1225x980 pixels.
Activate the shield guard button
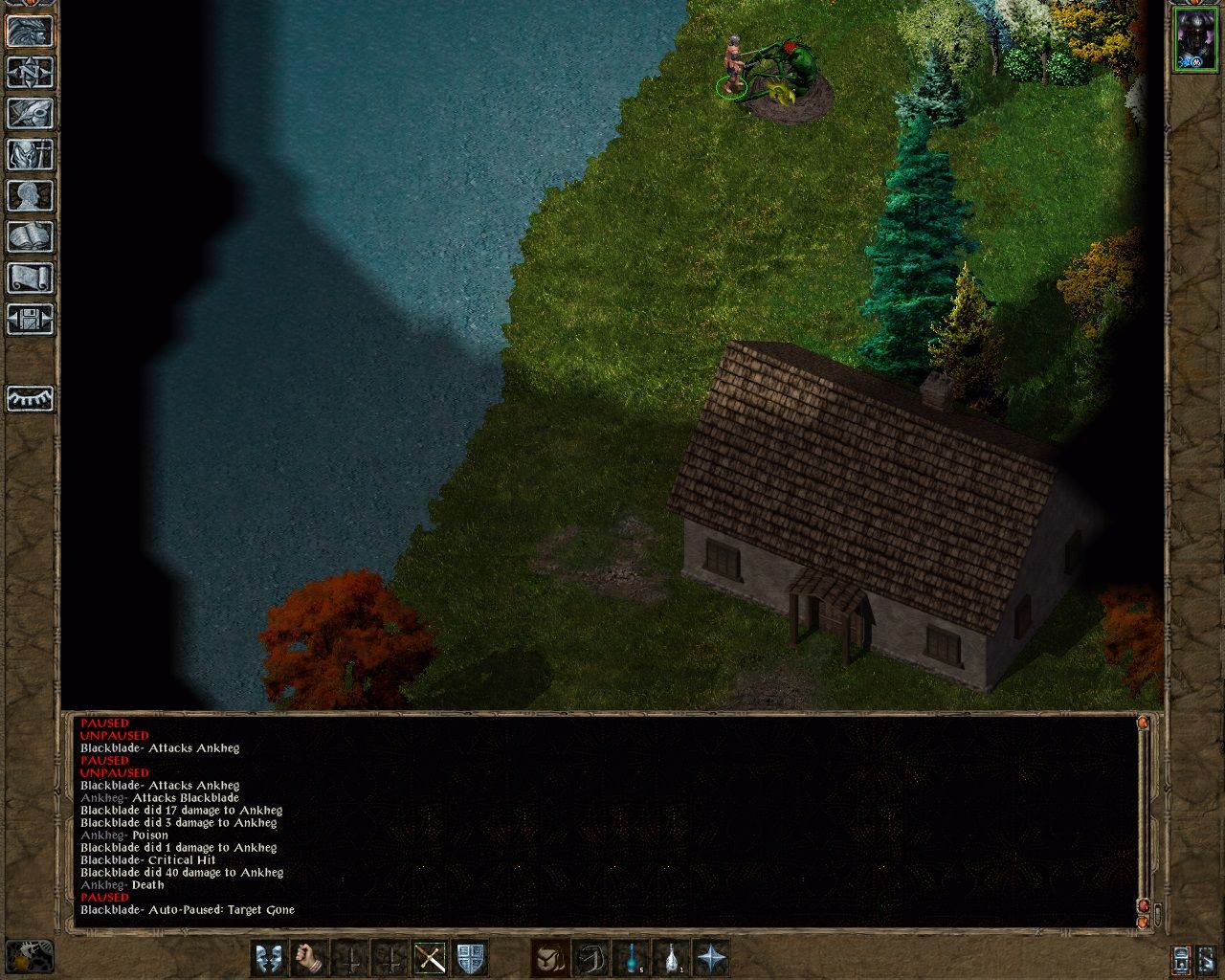[470, 958]
